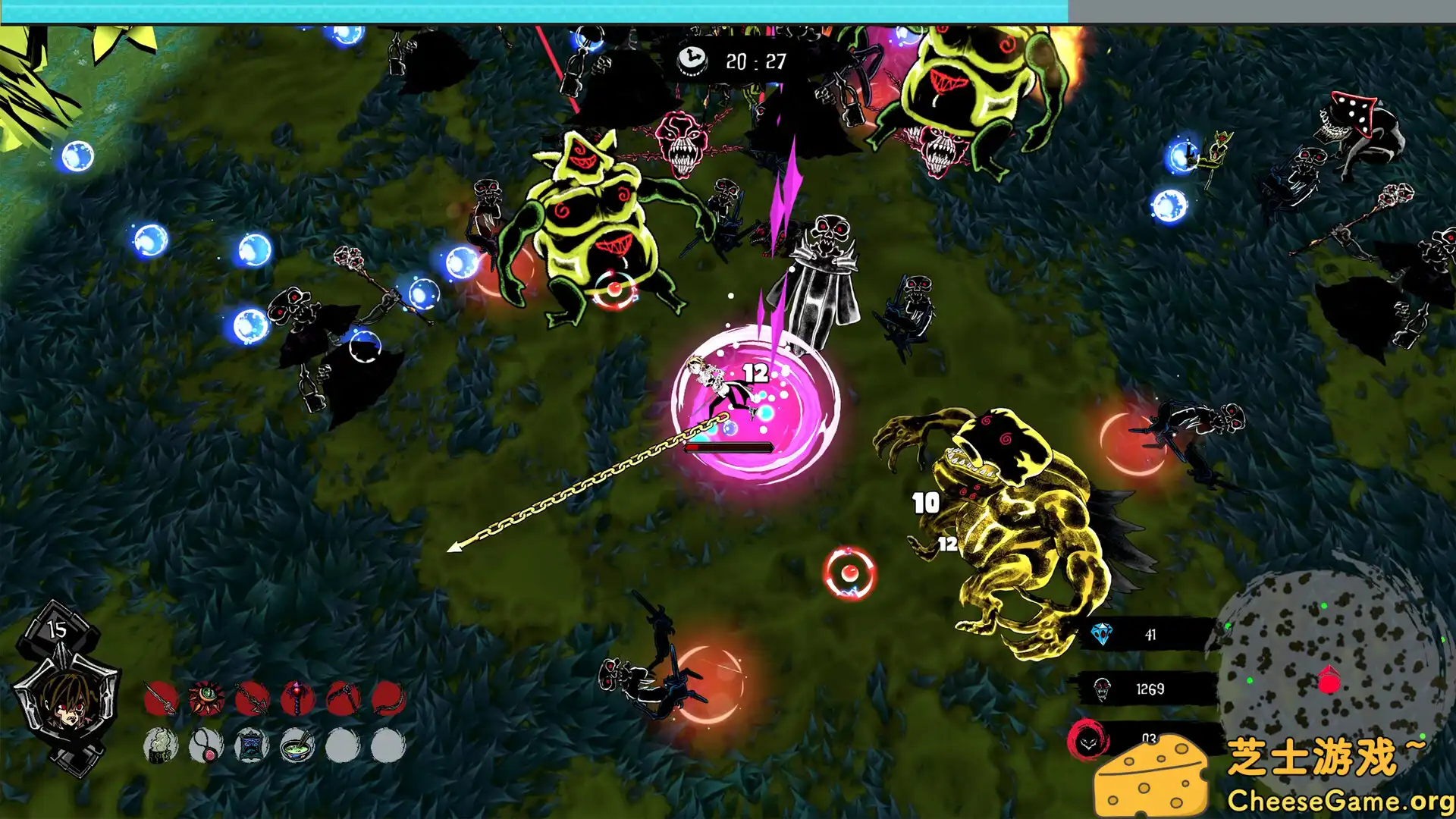Click the skull kill counter icon
1456x819 pixels.
click(x=1102, y=689)
